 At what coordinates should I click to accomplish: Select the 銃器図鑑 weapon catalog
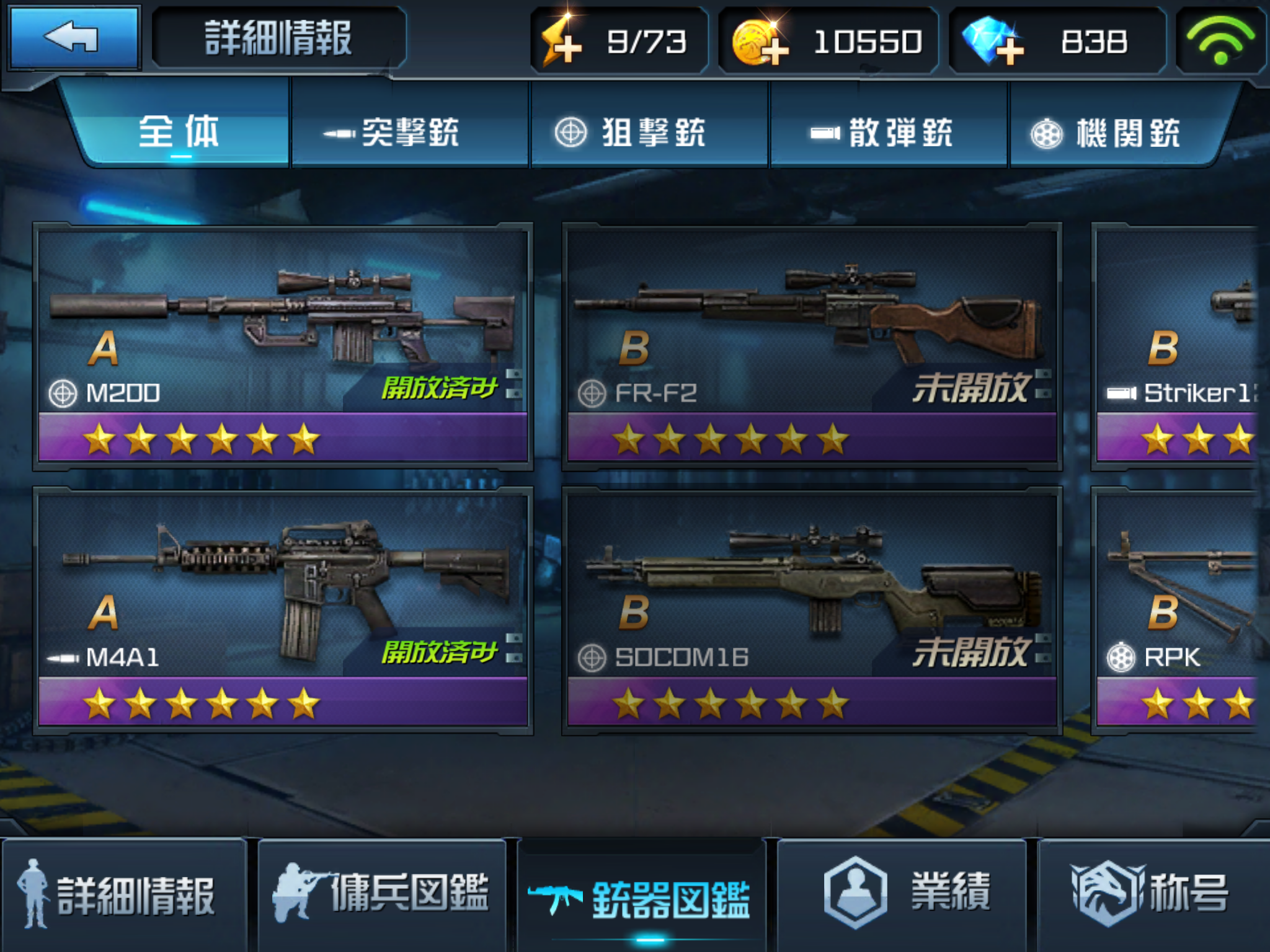(641, 897)
